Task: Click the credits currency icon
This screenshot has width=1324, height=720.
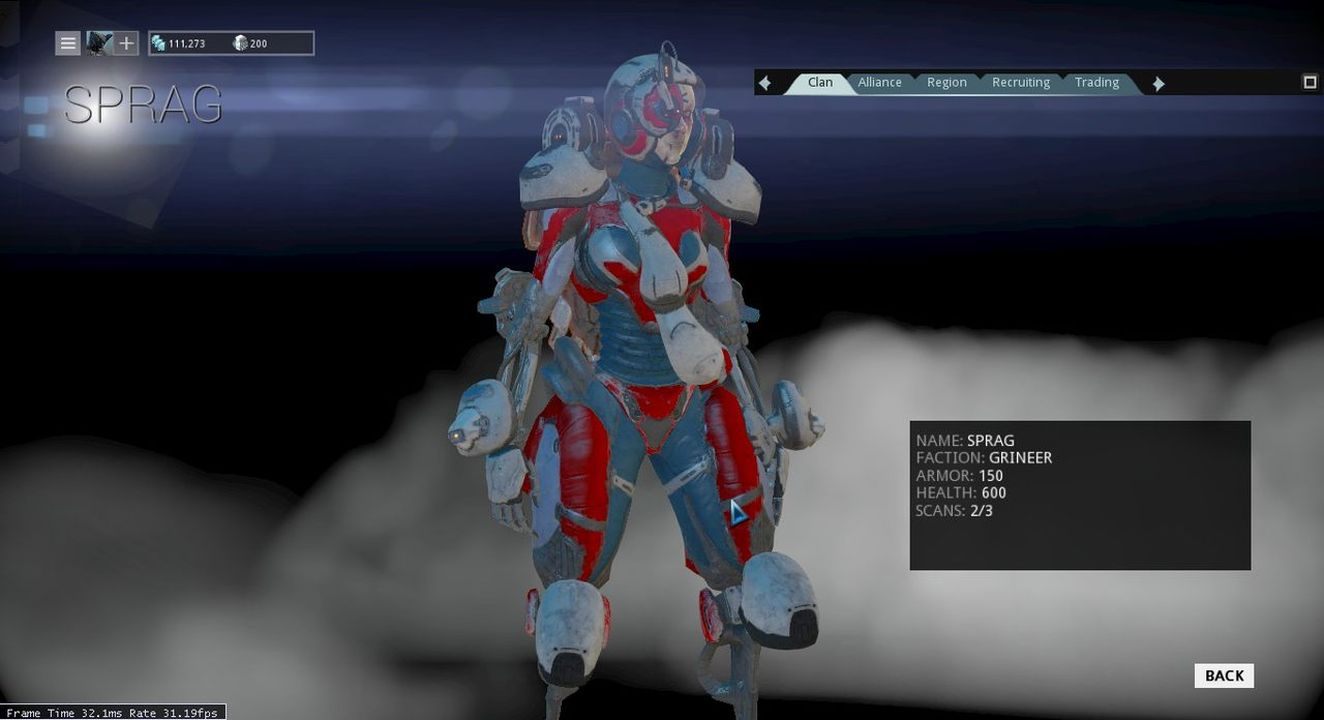Action: pos(159,43)
